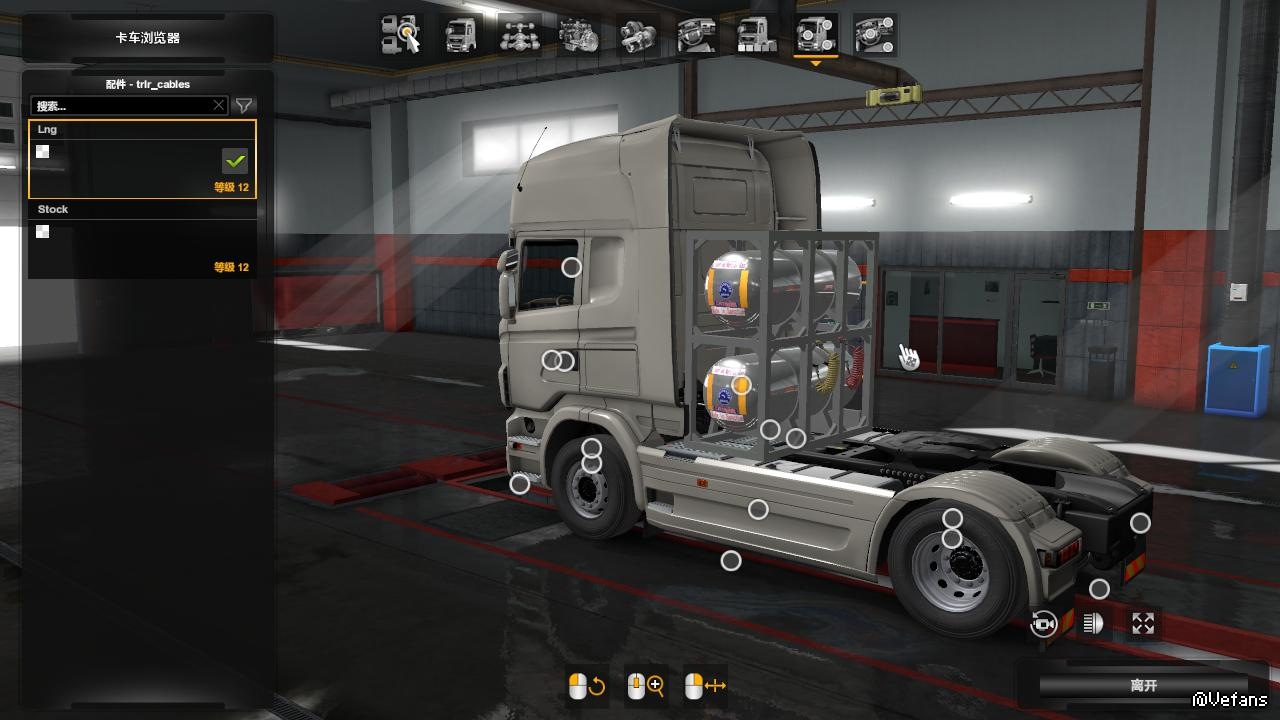This screenshot has height=720, width=1280.
Task: Select the exterior accessories truck category
Action: [x=815, y=35]
